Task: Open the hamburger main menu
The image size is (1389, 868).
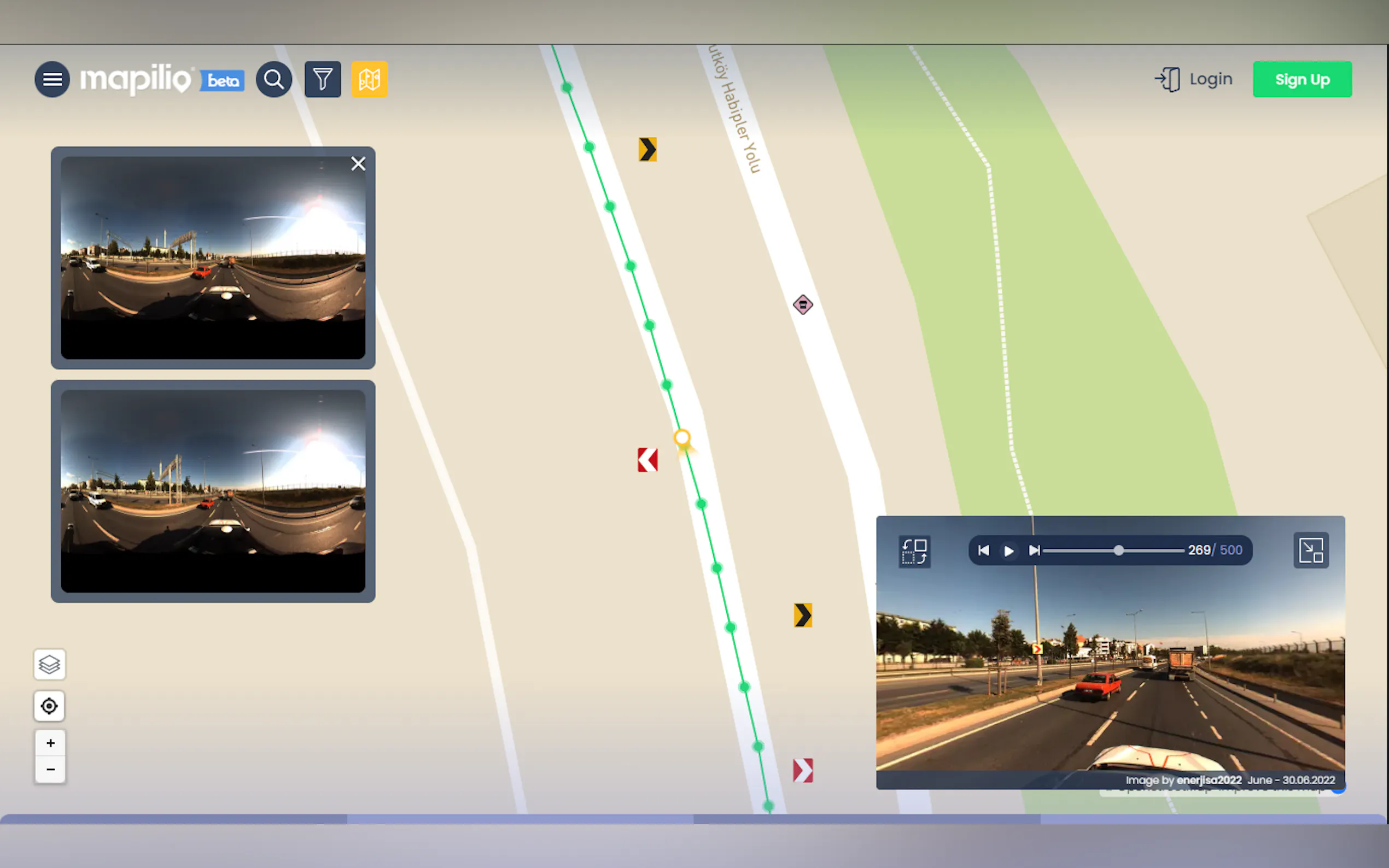Action: tap(52, 79)
